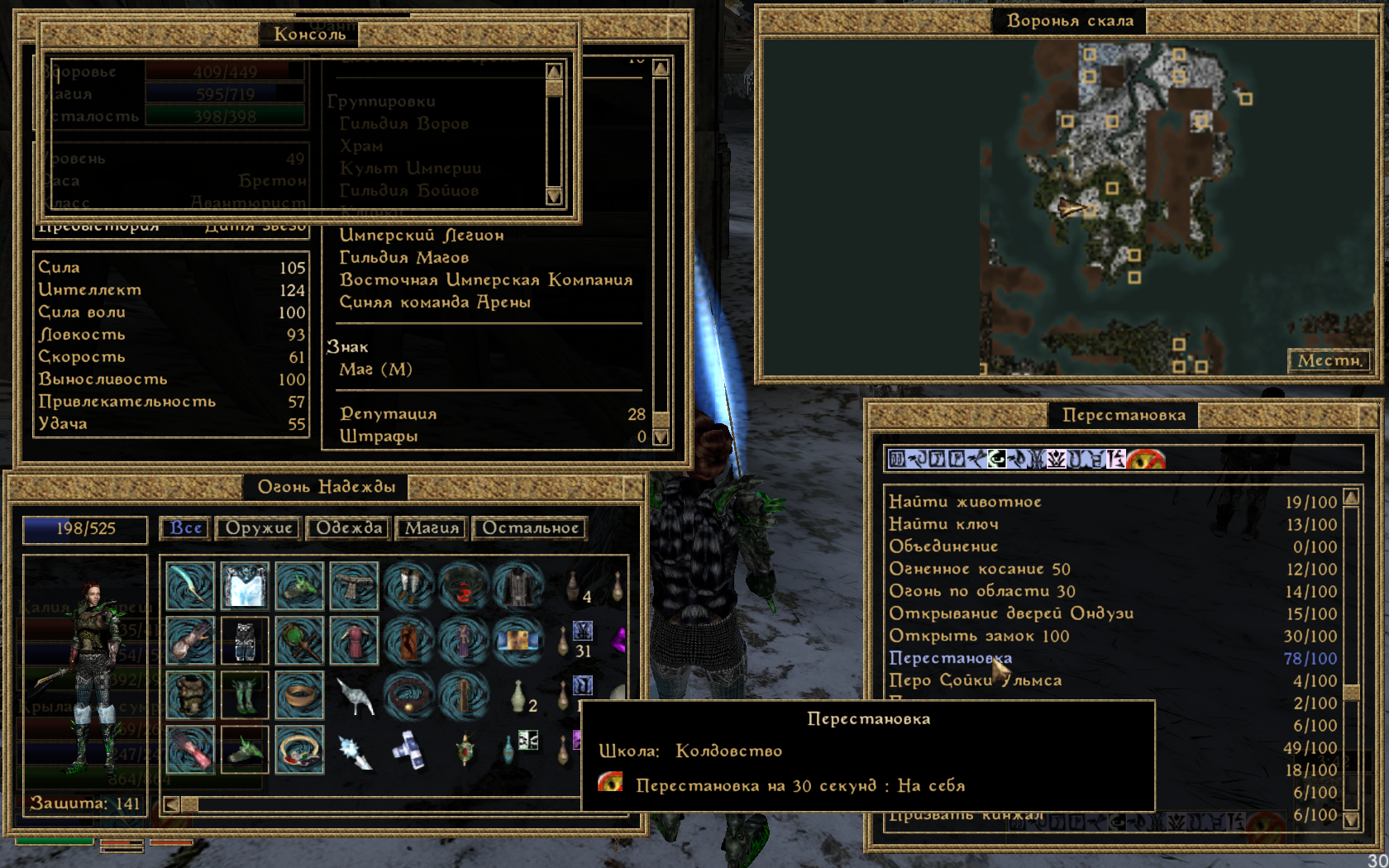The height and width of the screenshot is (868, 1389).
Task: Select Огненное касание 50 spell
Action: pyautogui.click(x=979, y=569)
